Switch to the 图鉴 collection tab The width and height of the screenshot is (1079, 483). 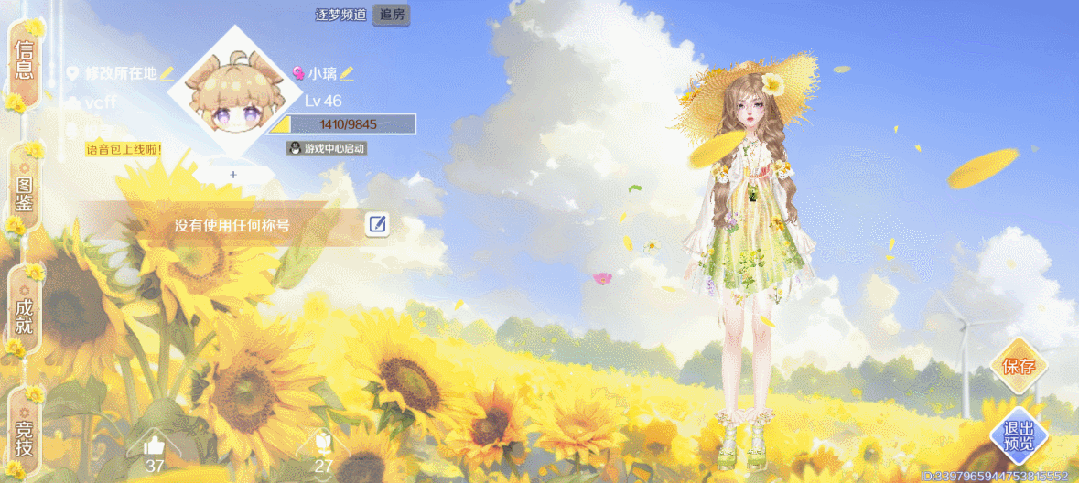click(24, 190)
